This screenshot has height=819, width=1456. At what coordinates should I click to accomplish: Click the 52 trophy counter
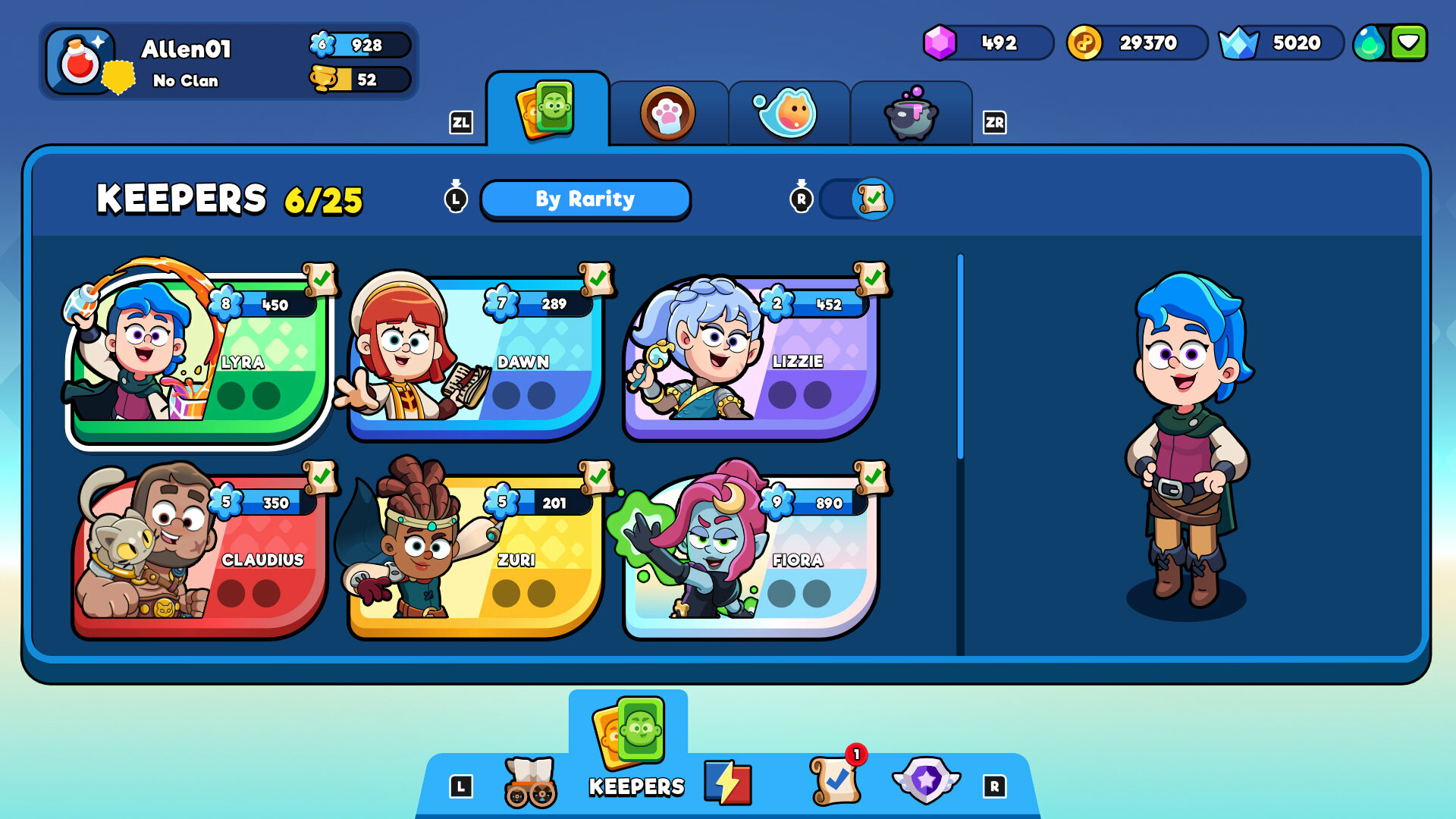tap(362, 80)
